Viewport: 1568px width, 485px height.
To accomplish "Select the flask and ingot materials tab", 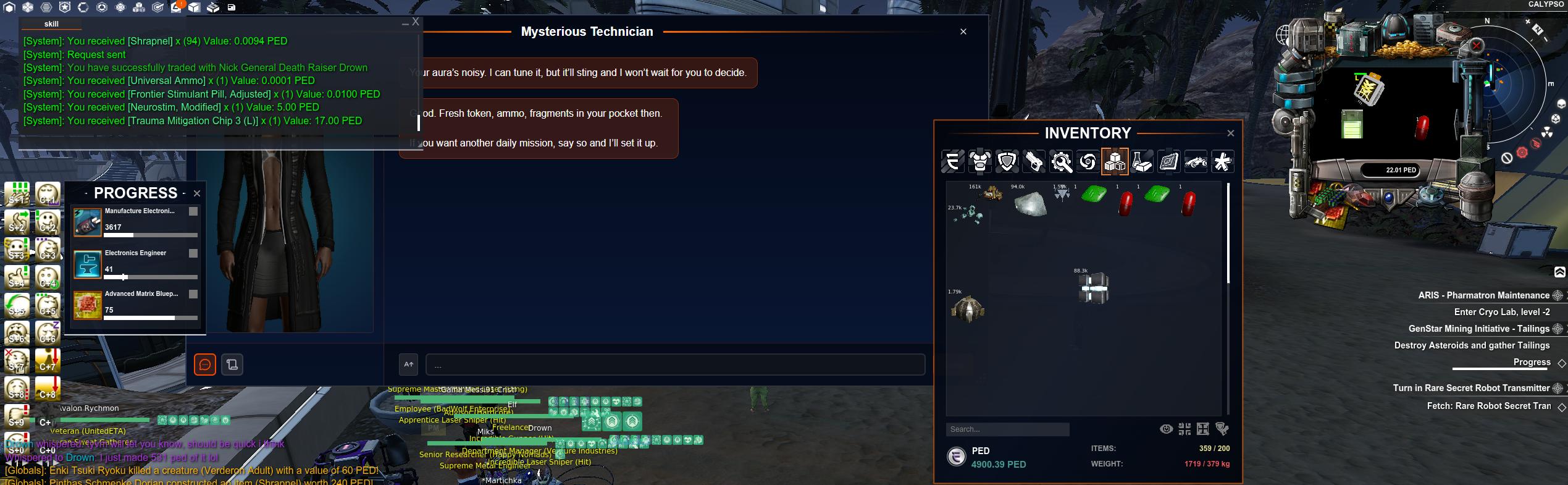I will [1142, 162].
